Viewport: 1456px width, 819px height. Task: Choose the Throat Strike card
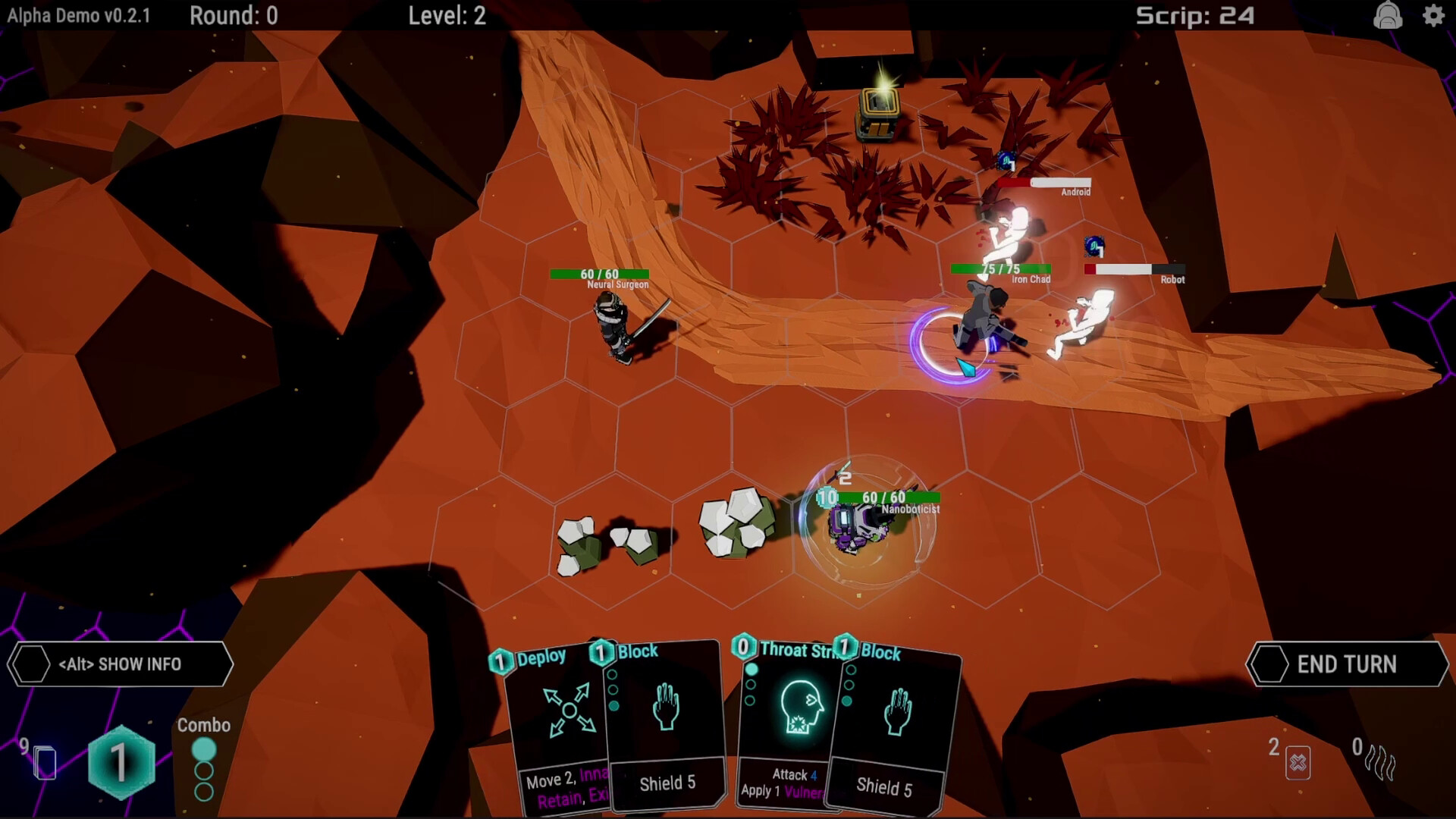click(789, 720)
